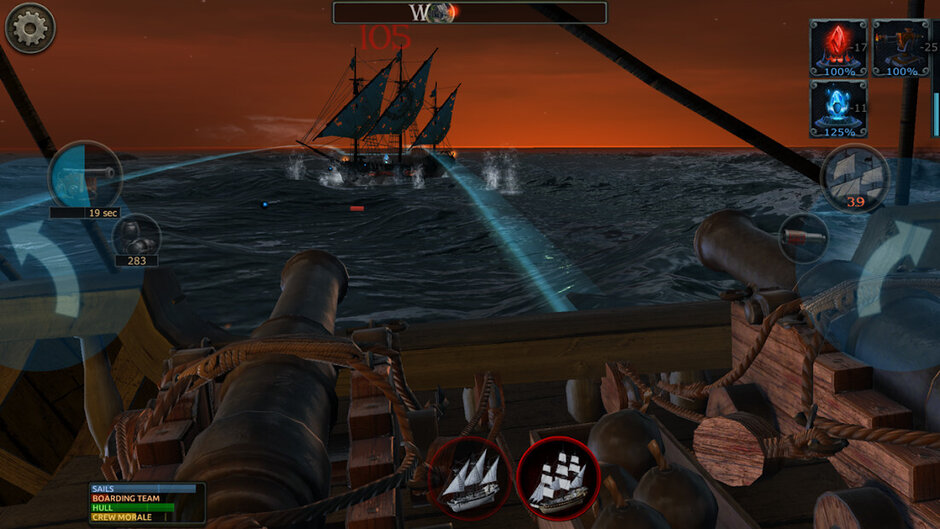The image size is (940, 529).
Task: Use the spyglass telescope button
Action: pos(803,237)
